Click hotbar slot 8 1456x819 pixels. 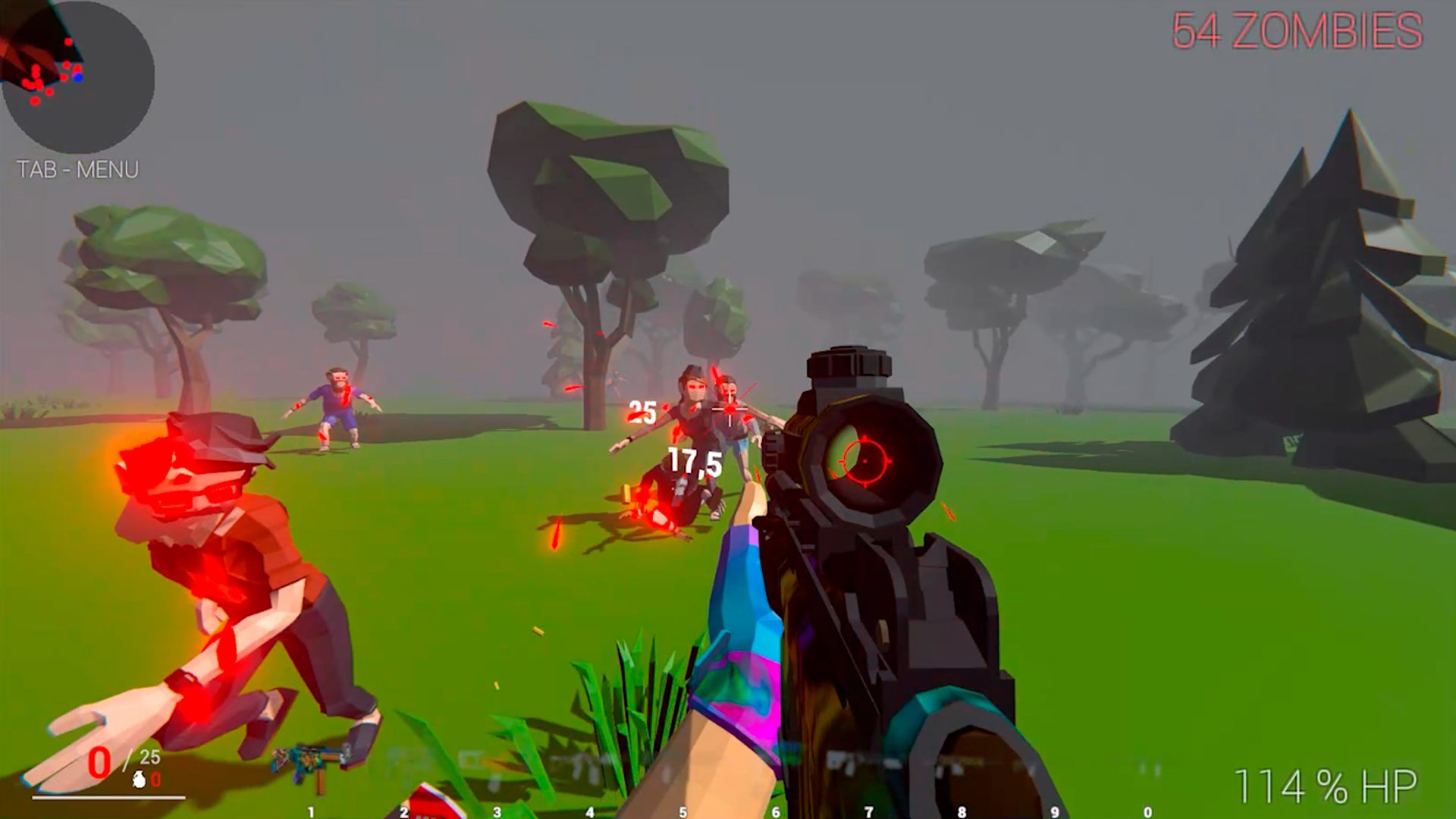point(960,811)
